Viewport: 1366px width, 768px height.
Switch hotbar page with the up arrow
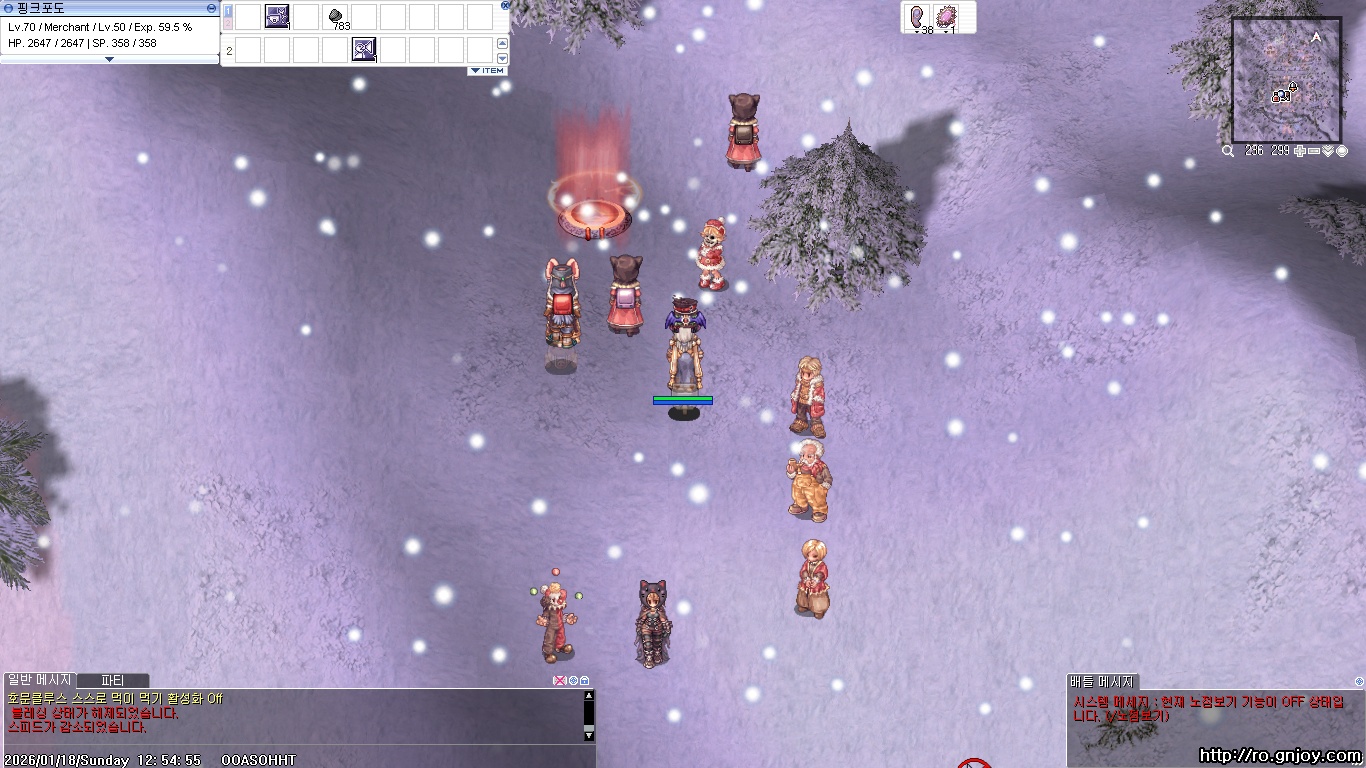[502, 44]
